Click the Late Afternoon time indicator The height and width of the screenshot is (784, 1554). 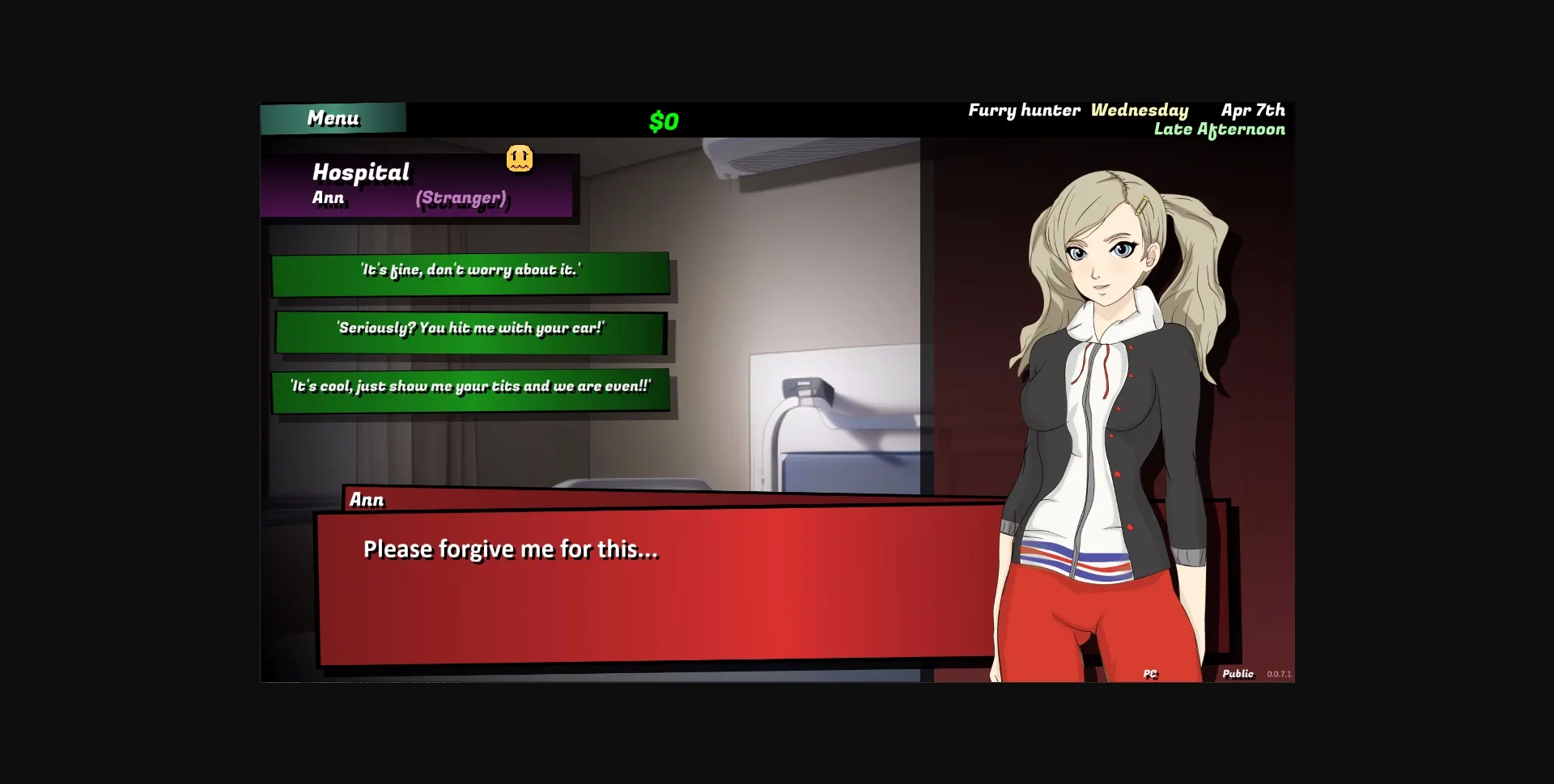(1219, 129)
